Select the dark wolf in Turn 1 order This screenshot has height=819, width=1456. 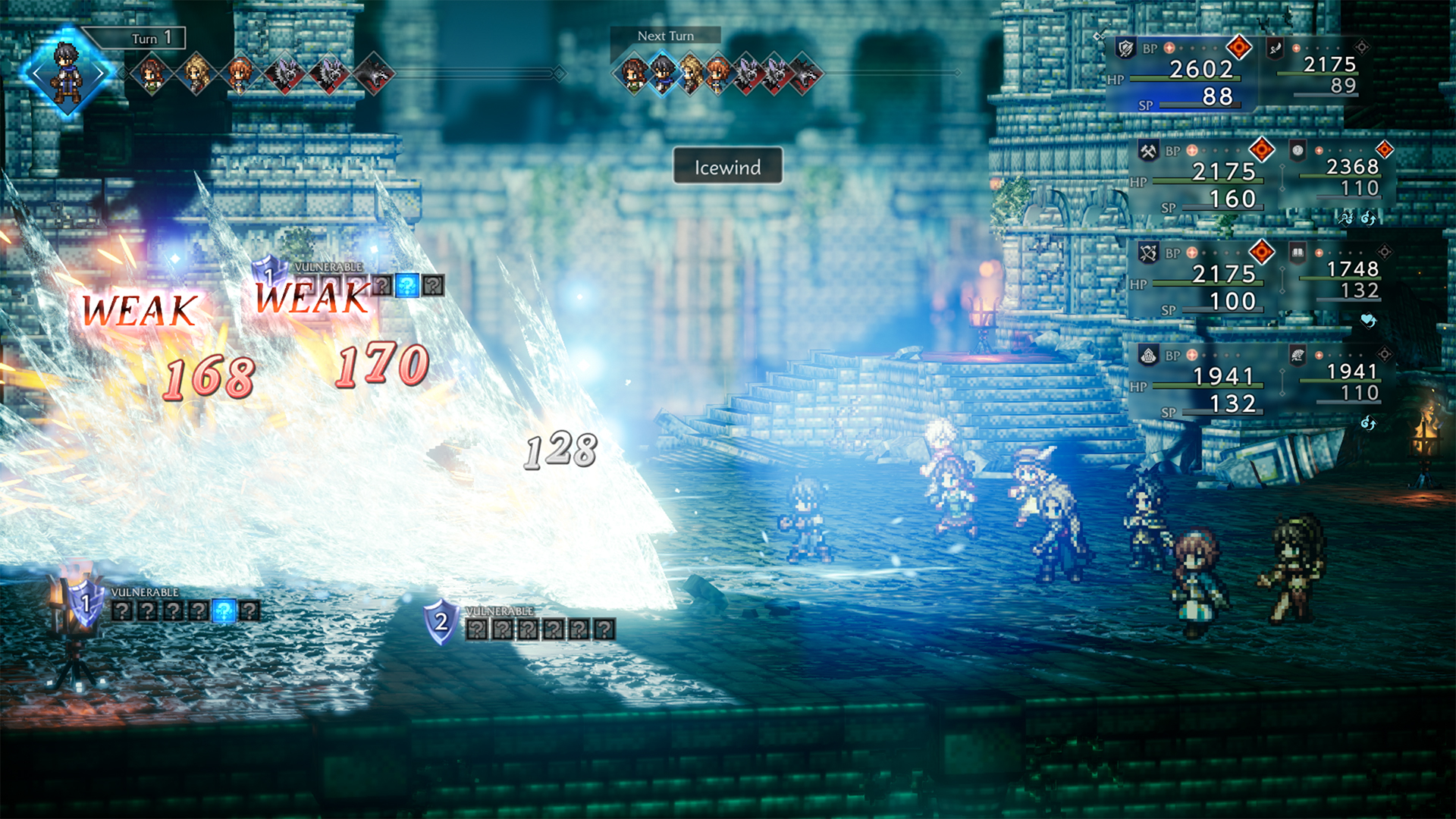[375, 74]
